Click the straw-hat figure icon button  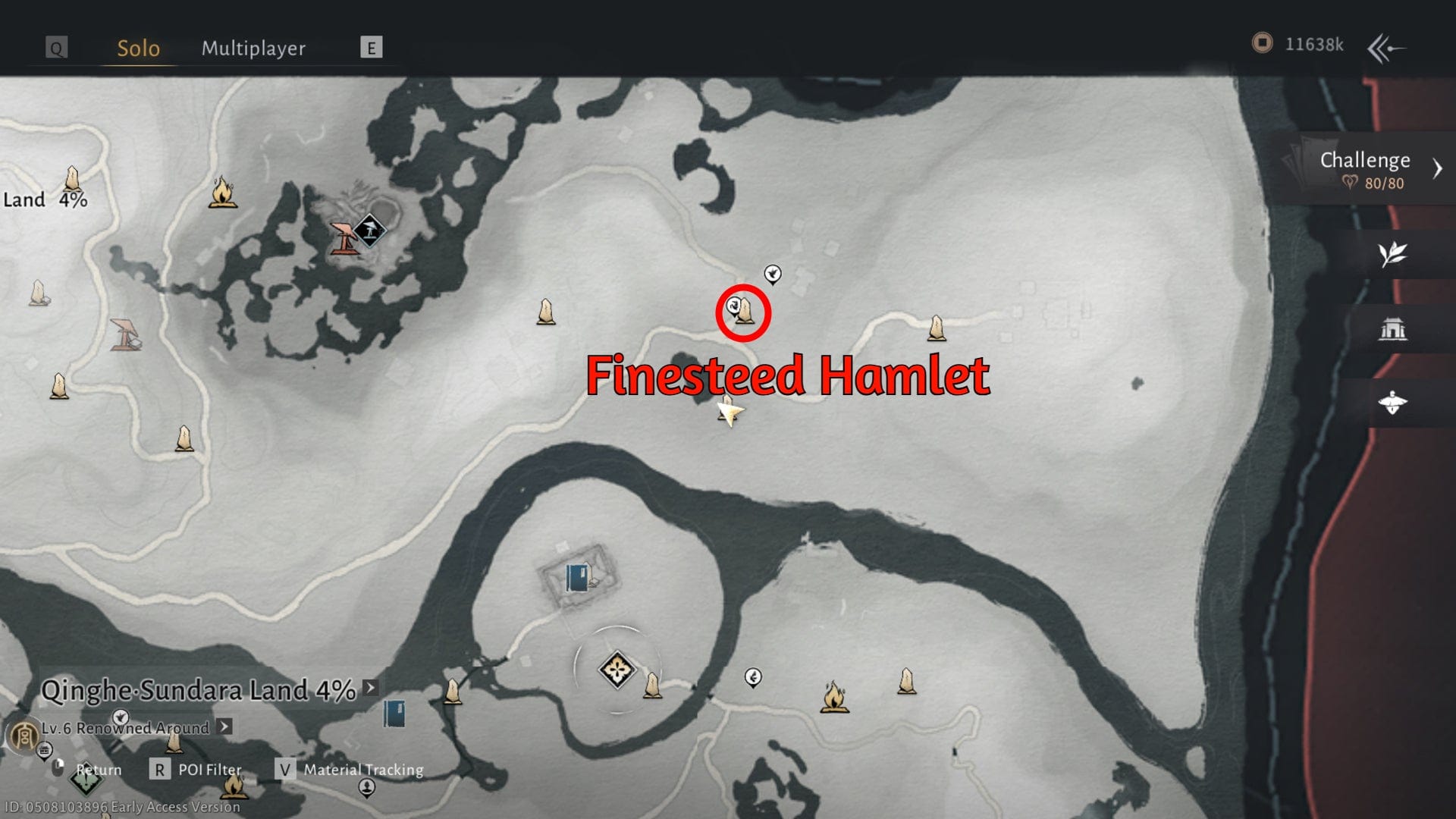[1392, 402]
